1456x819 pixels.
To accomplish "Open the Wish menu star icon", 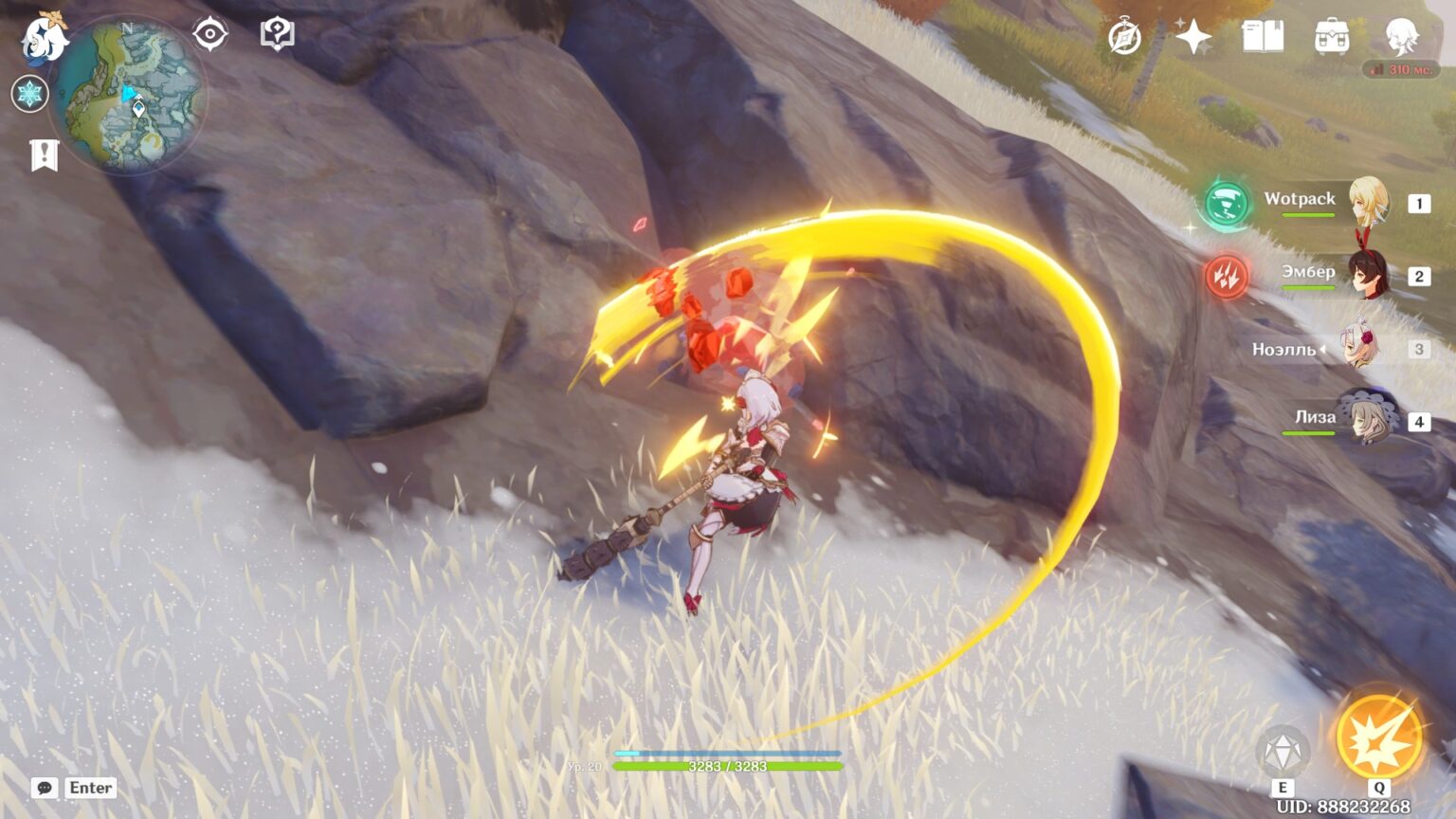I will pos(1194,36).
